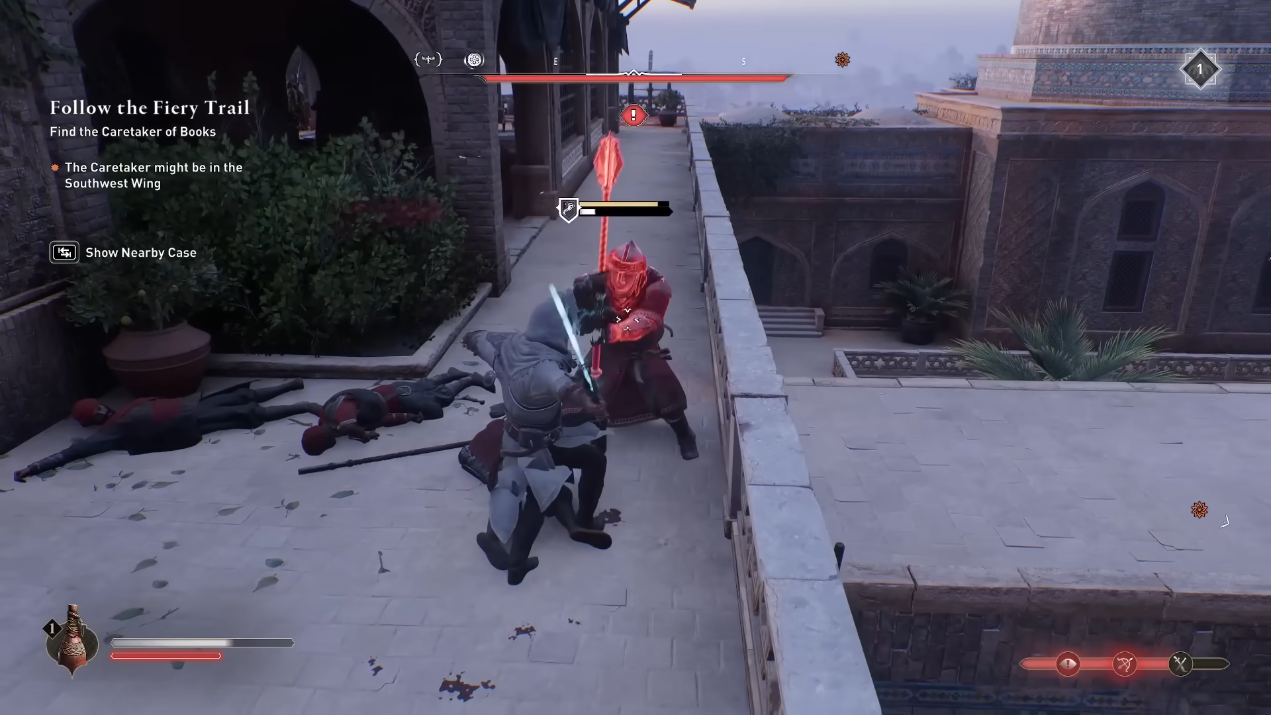Click the alert eye notoriety icon
1271x715 pixels.
[1068, 663]
